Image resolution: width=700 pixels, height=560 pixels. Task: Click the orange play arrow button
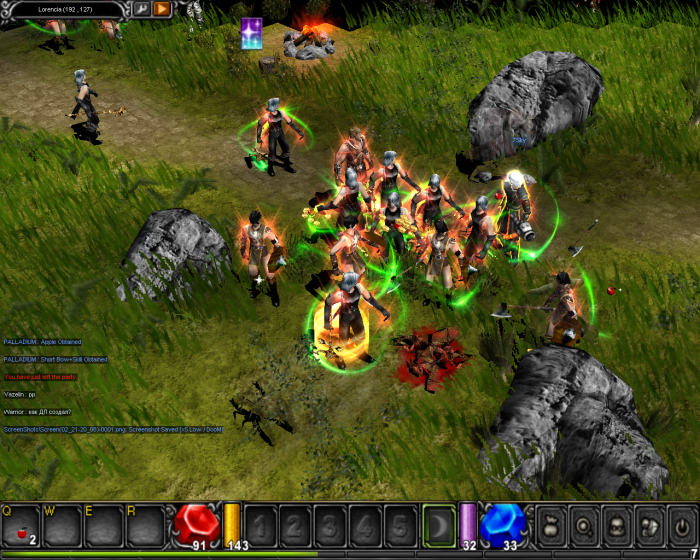[x=161, y=9]
